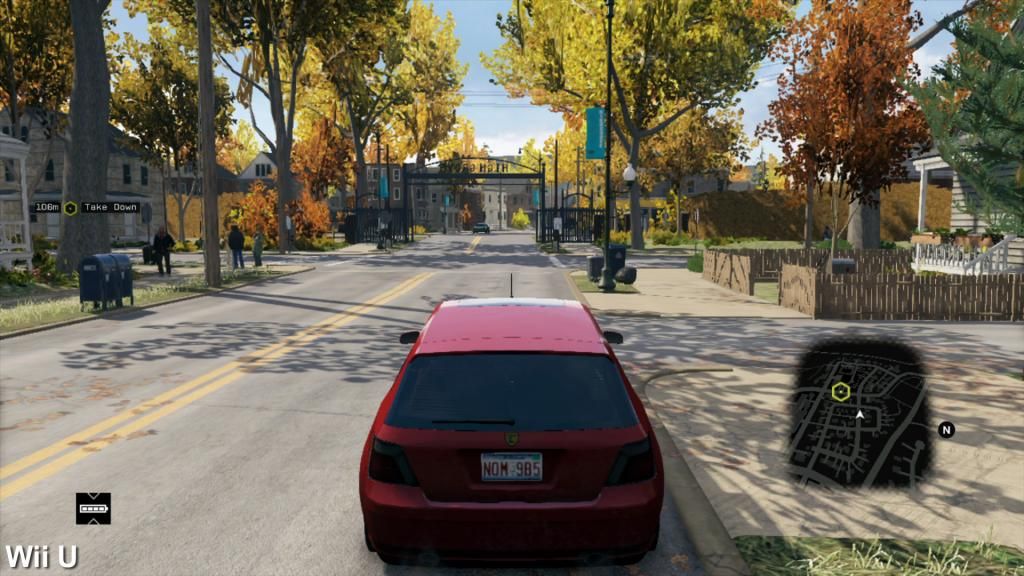Select the yellow hexagon marker on the minimap
The image size is (1024, 576).
pos(840,391)
